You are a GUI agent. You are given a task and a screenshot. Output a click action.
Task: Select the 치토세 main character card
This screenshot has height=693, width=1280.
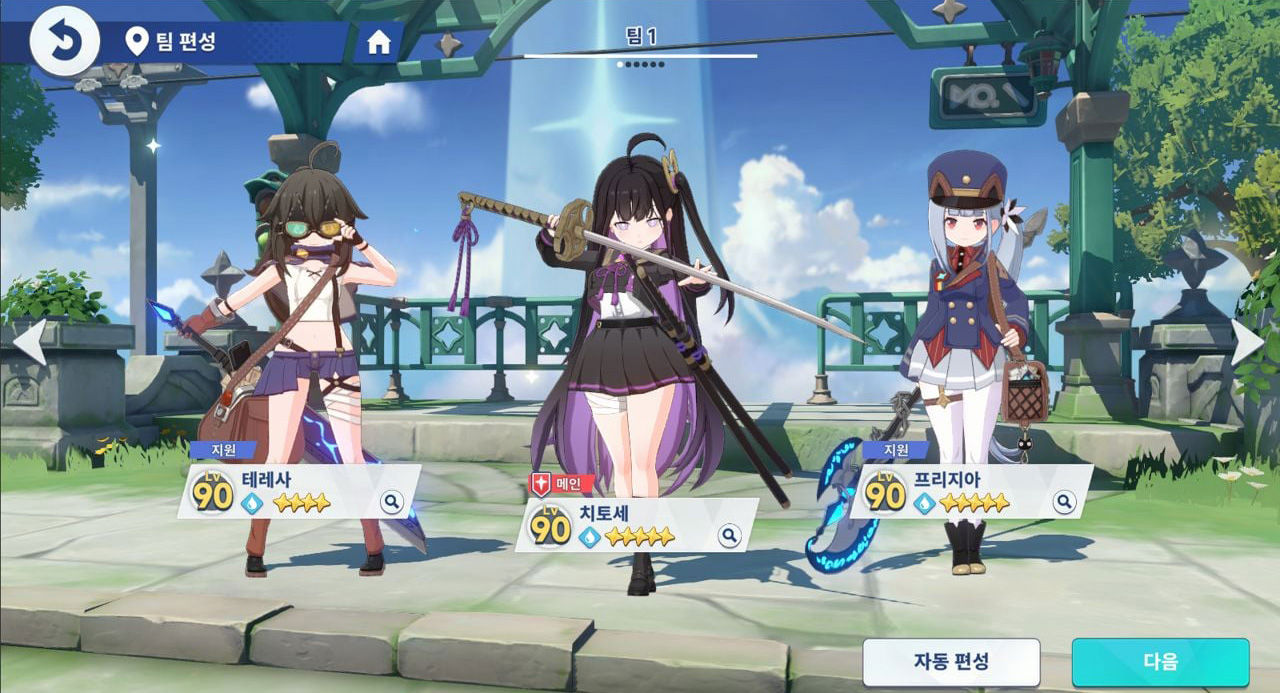630,525
